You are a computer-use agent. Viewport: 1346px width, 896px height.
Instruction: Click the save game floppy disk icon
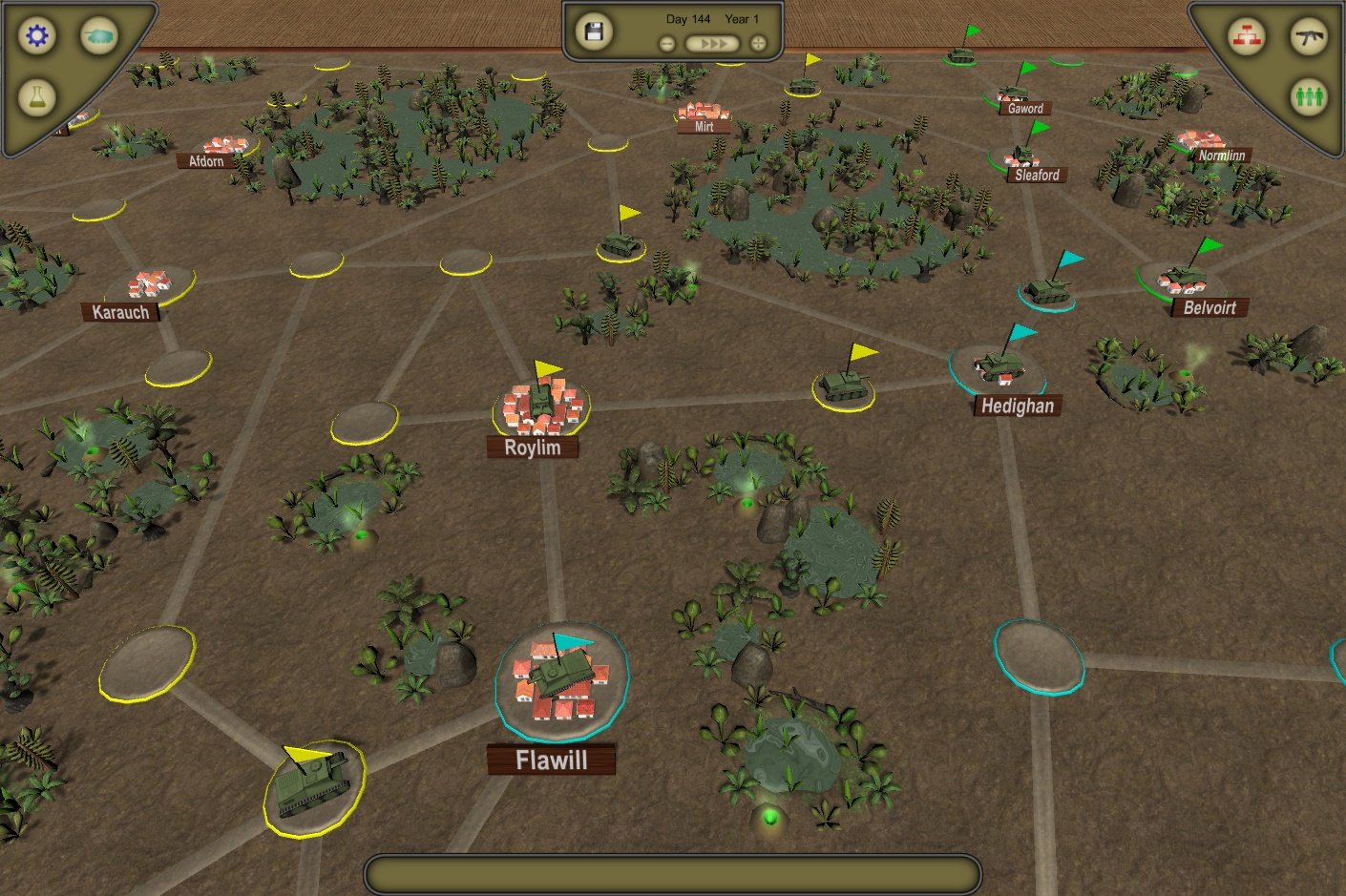pyautogui.click(x=594, y=31)
